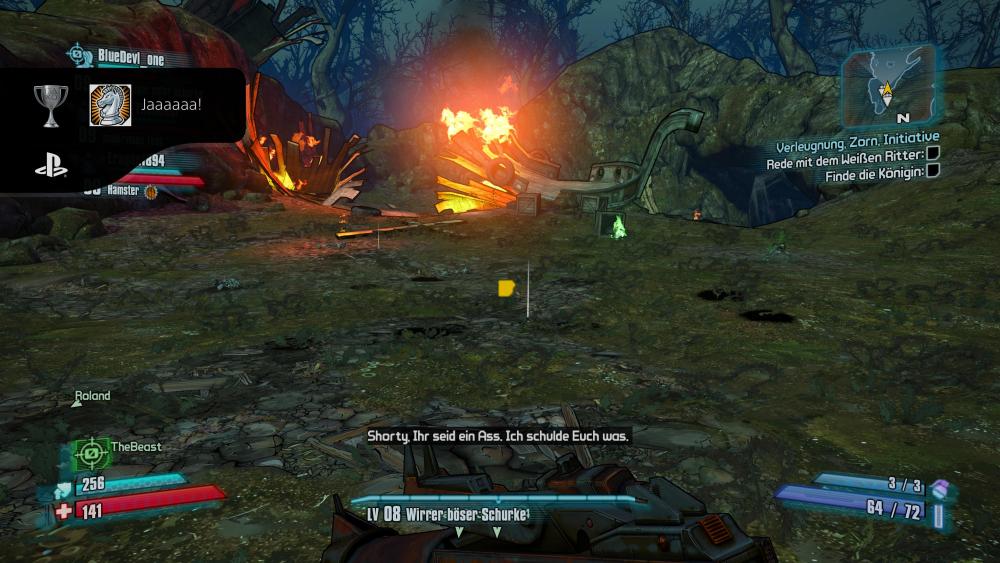Tick the Rede mit dem Weißen Ritter checkbox
The image size is (1000, 563).
click(933, 153)
